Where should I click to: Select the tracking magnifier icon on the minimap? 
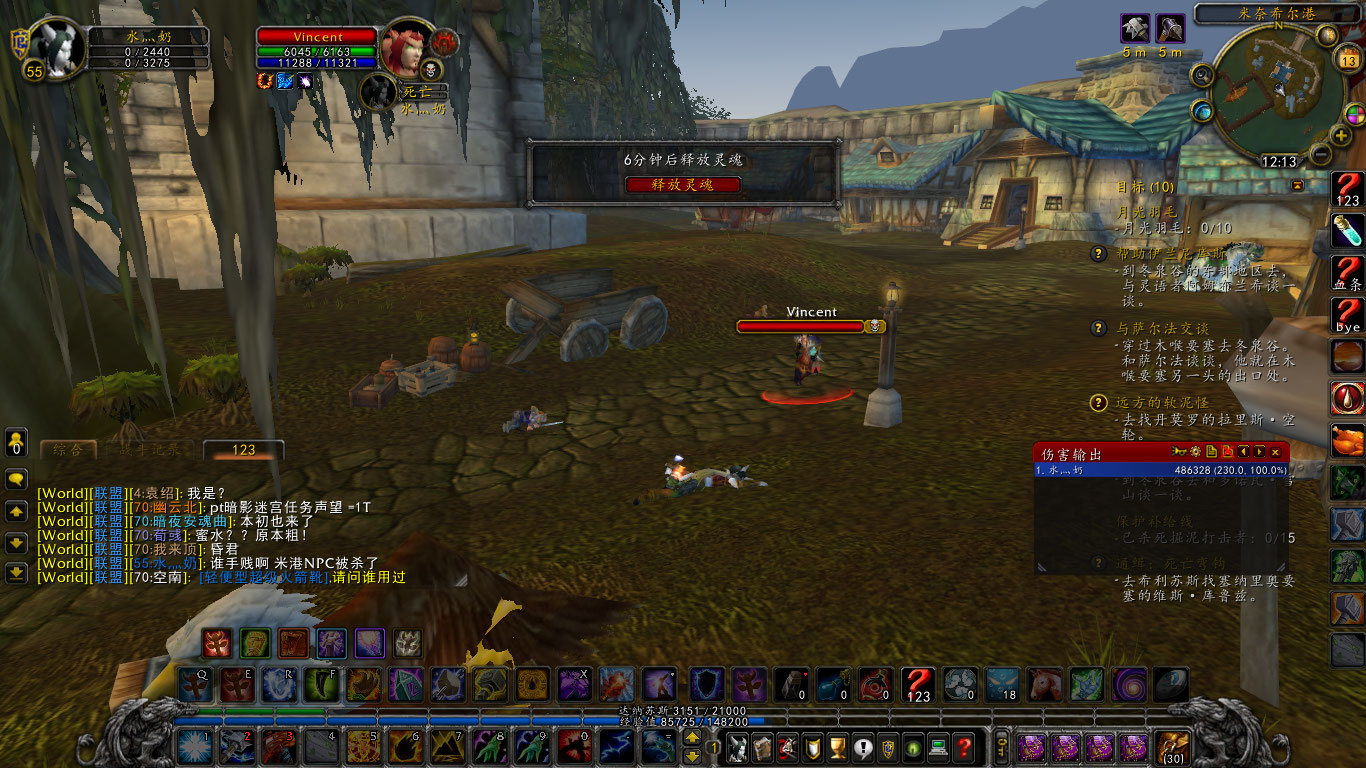pos(1202,75)
